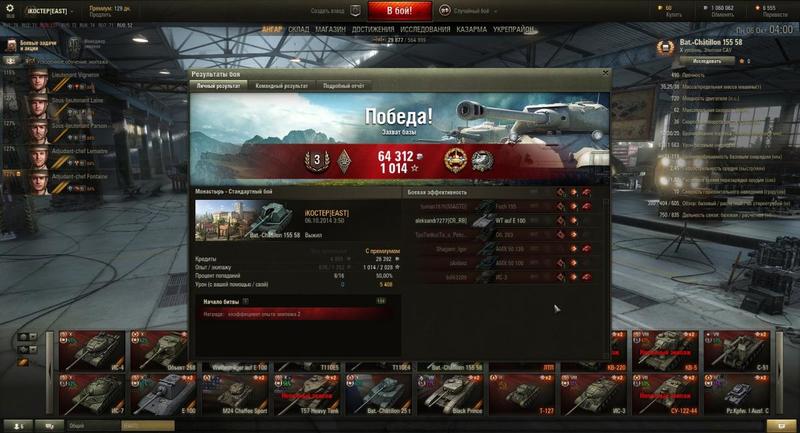Open the "Случайный бой" battle type dropdown

pos(474,10)
